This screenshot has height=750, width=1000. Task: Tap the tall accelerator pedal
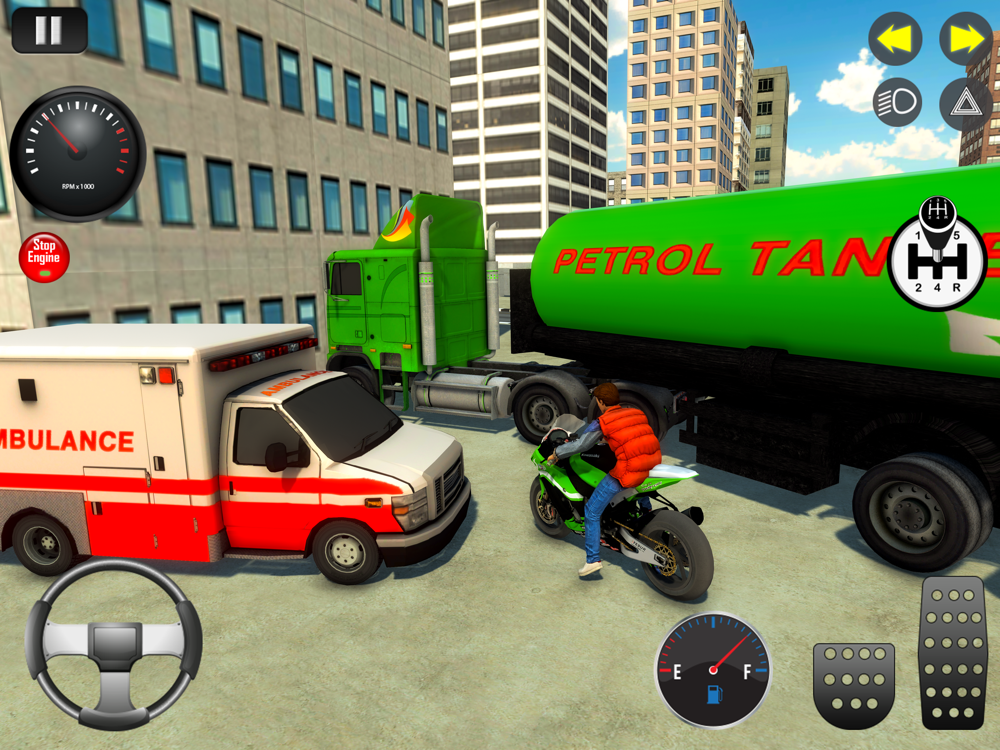[x=952, y=652]
